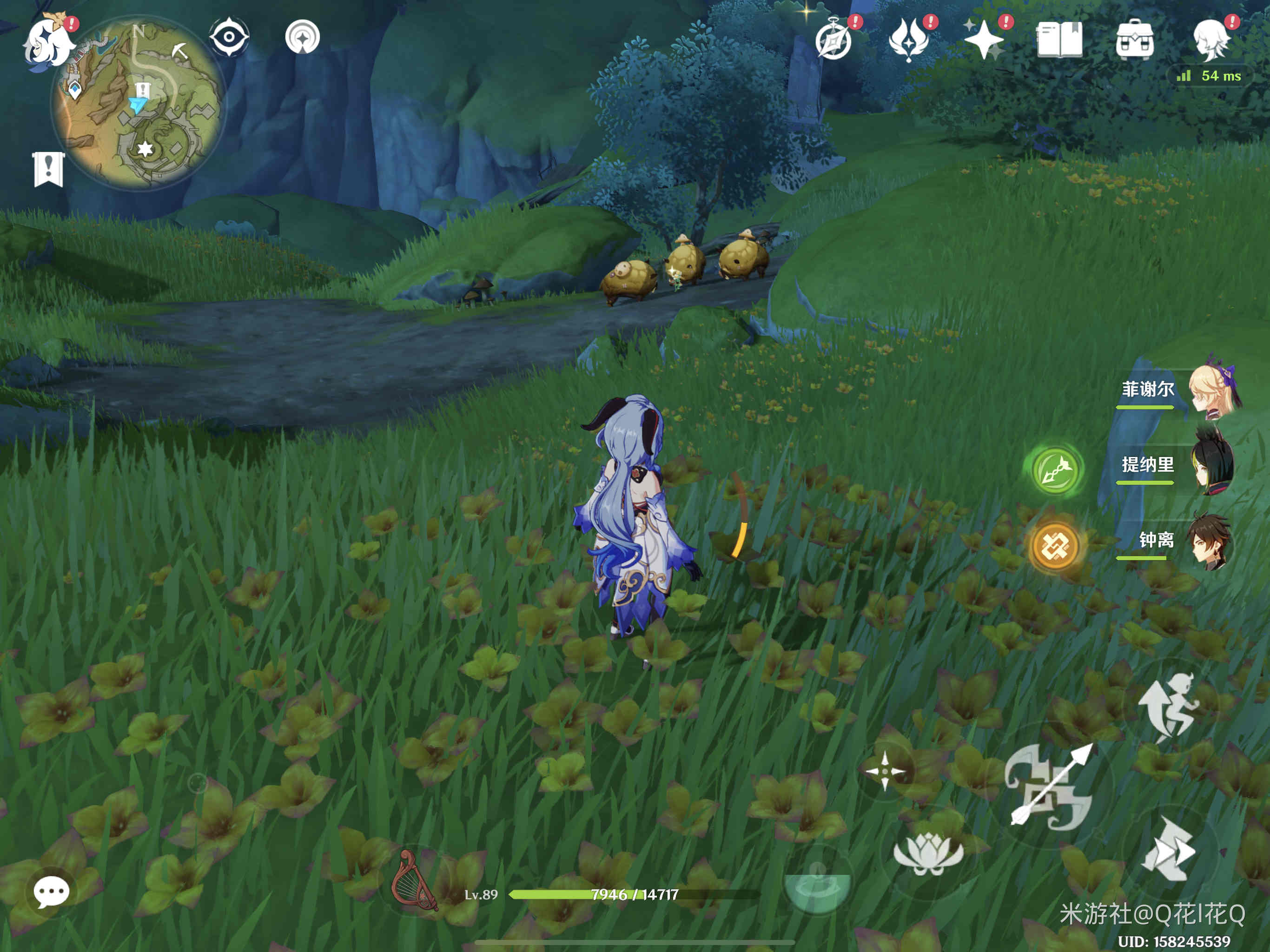Open the Wish star icon
Screen dimensions: 1270x952
coord(984,40)
